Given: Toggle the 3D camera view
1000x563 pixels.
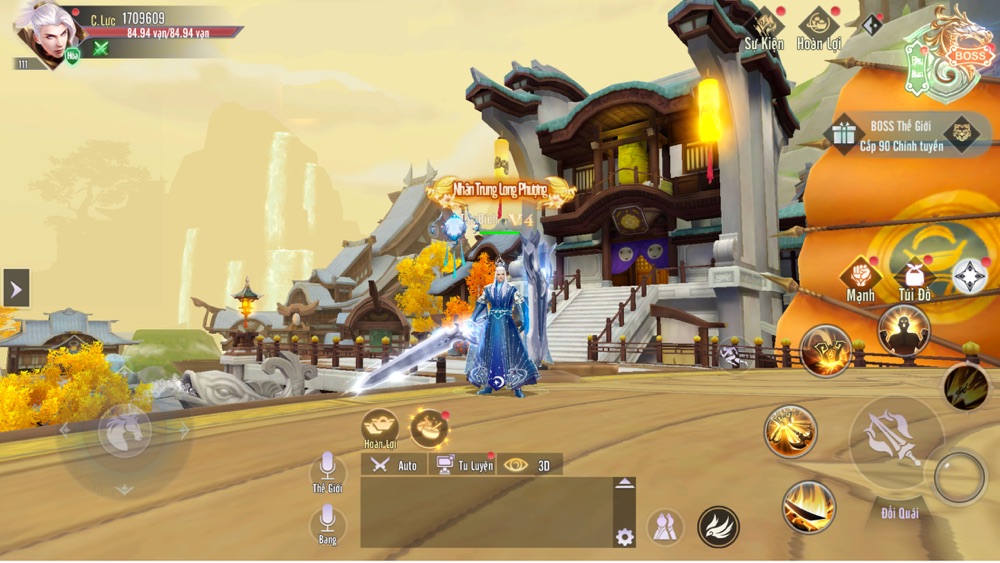Looking at the screenshot, I should [530, 465].
